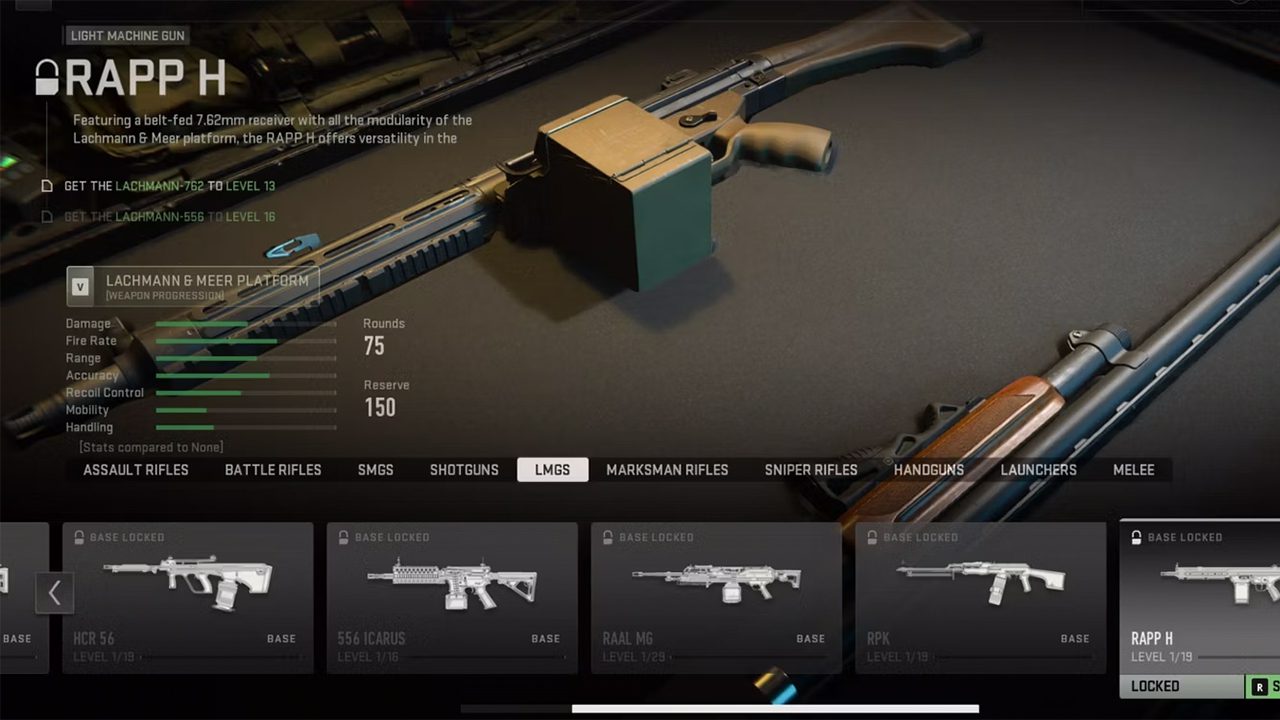Open the Sniper Rifles category
This screenshot has width=1280, height=720.
pos(811,470)
